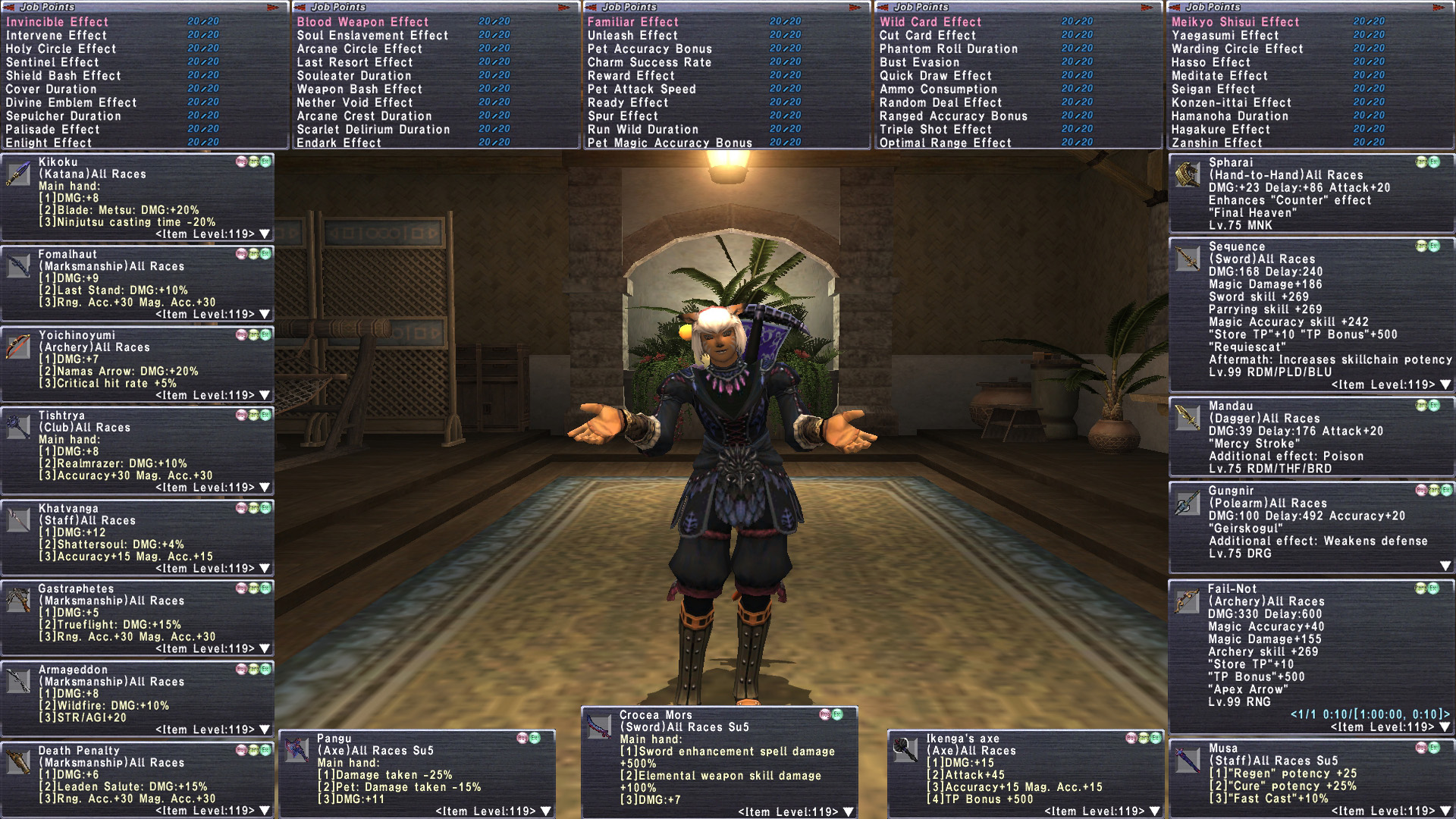Select the Spharai hand-to-hand weapon icon
Image resolution: width=1456 pixels, height=819 pixels.
coord(1188,174)
